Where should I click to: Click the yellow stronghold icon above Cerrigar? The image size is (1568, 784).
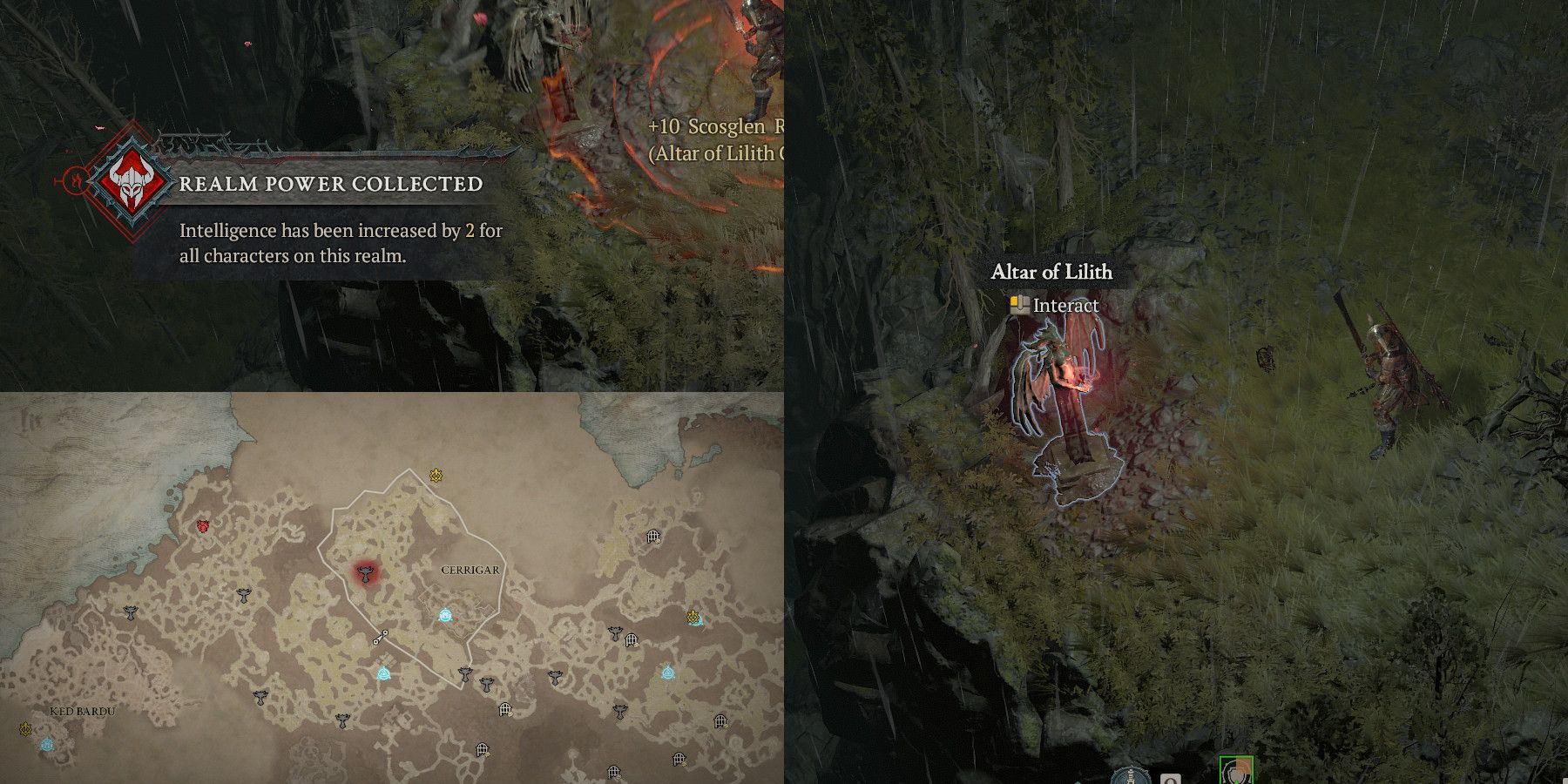click(x=436, y=474)
